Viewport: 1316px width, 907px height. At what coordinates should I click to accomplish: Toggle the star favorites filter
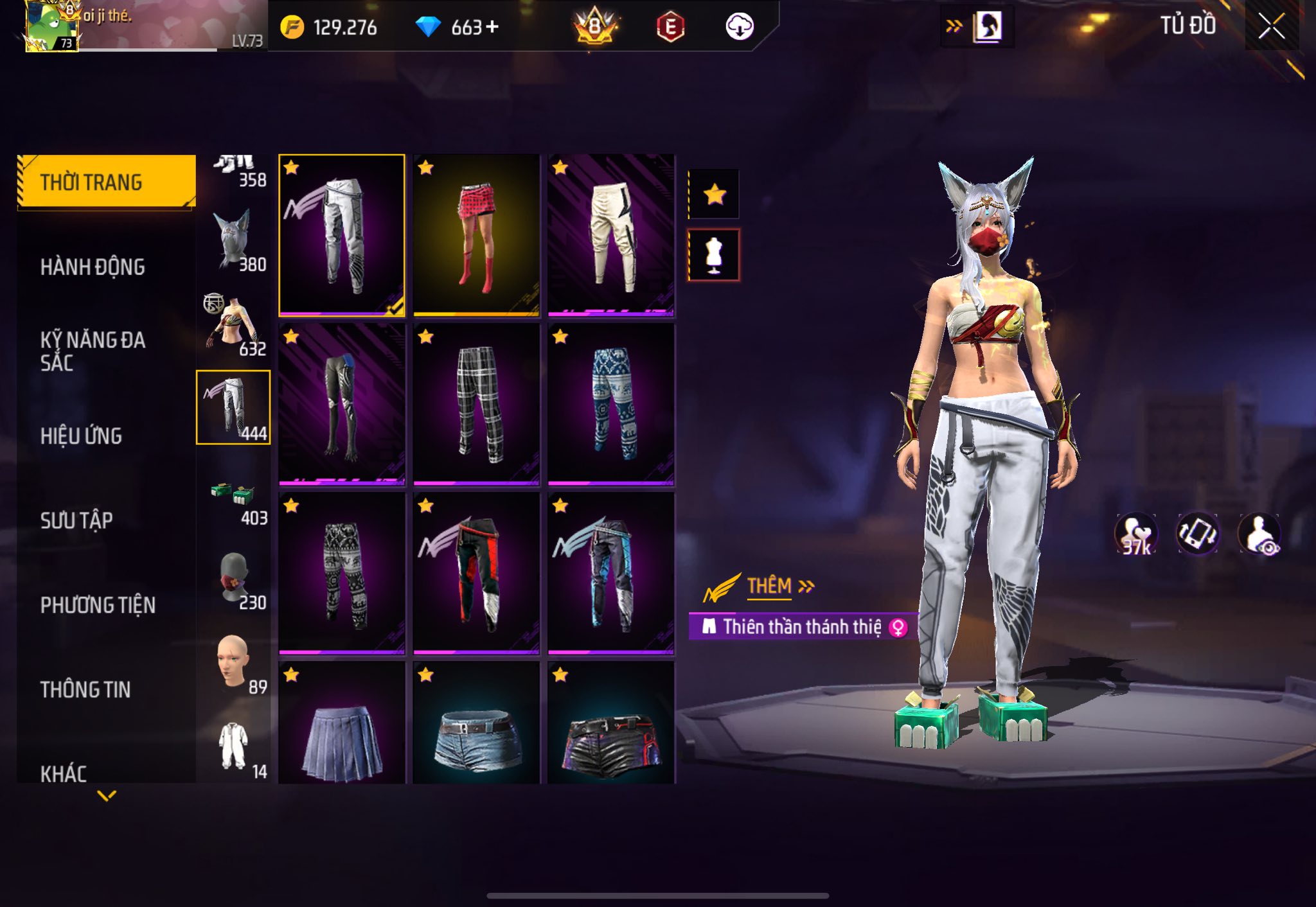(x=714, y=195)
